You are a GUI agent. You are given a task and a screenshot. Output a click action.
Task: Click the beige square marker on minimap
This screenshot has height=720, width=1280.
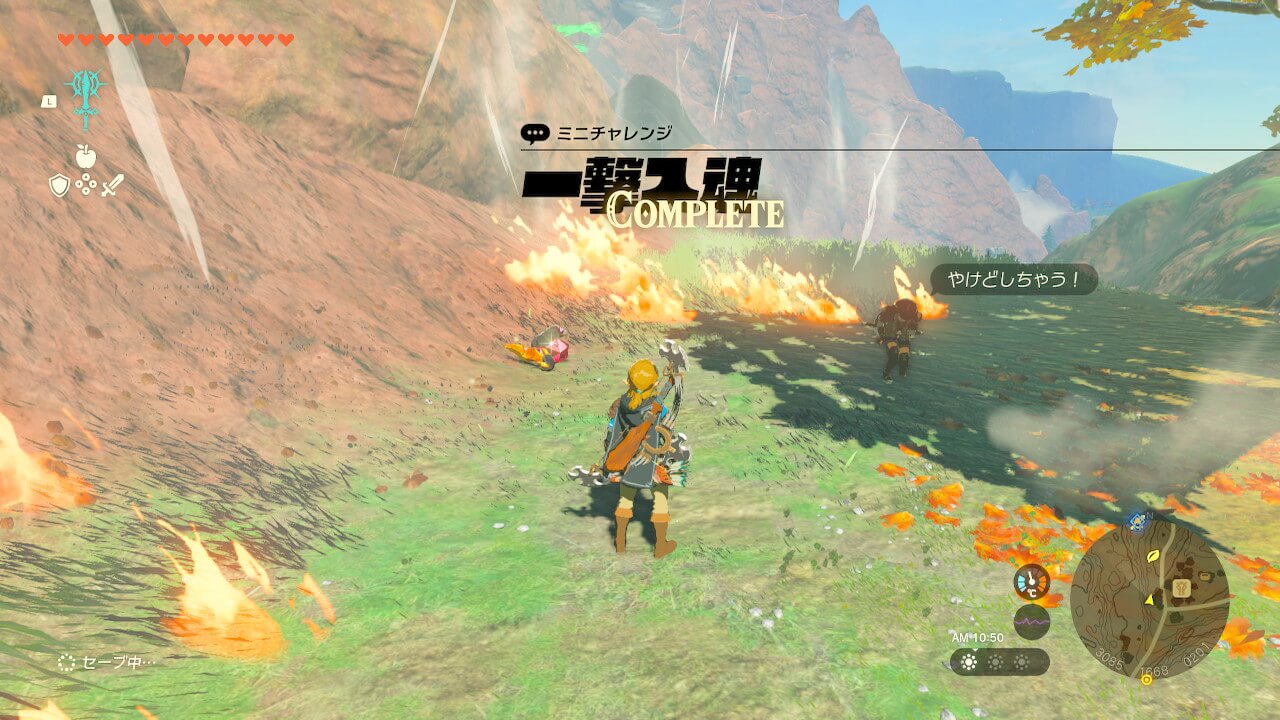click(1181, 588)
